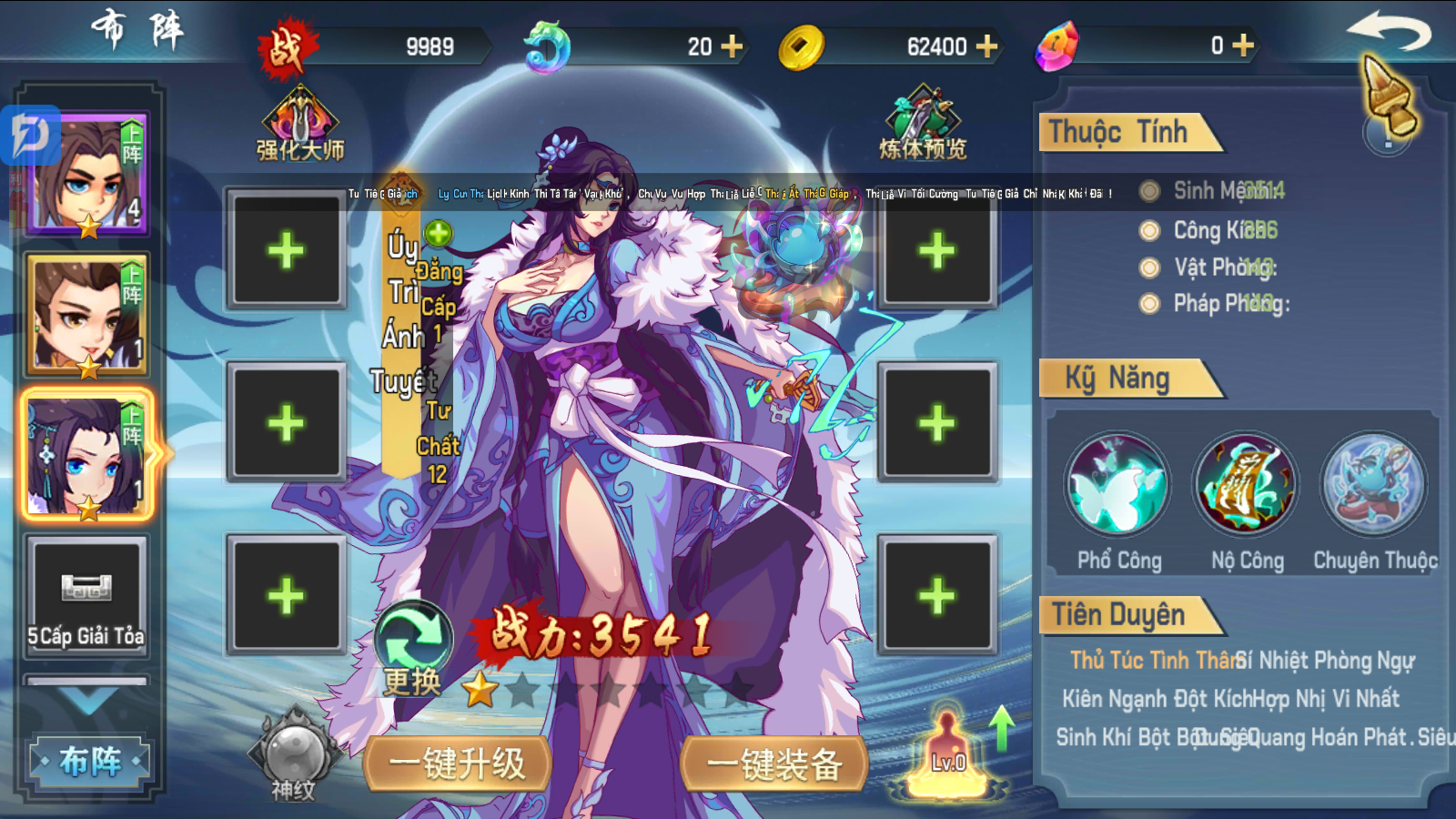Screen dimensions: 1456x819
Task: View the Nộ Công skill
Action: [1247, 484]
